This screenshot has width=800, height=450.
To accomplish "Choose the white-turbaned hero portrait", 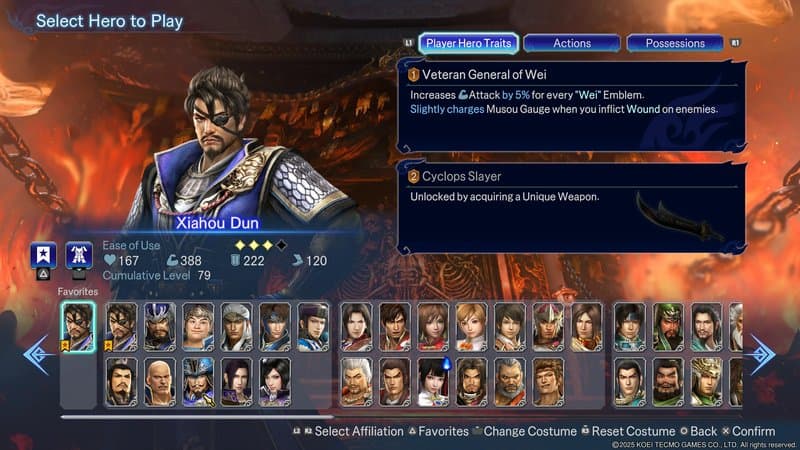I will [237, 327].
